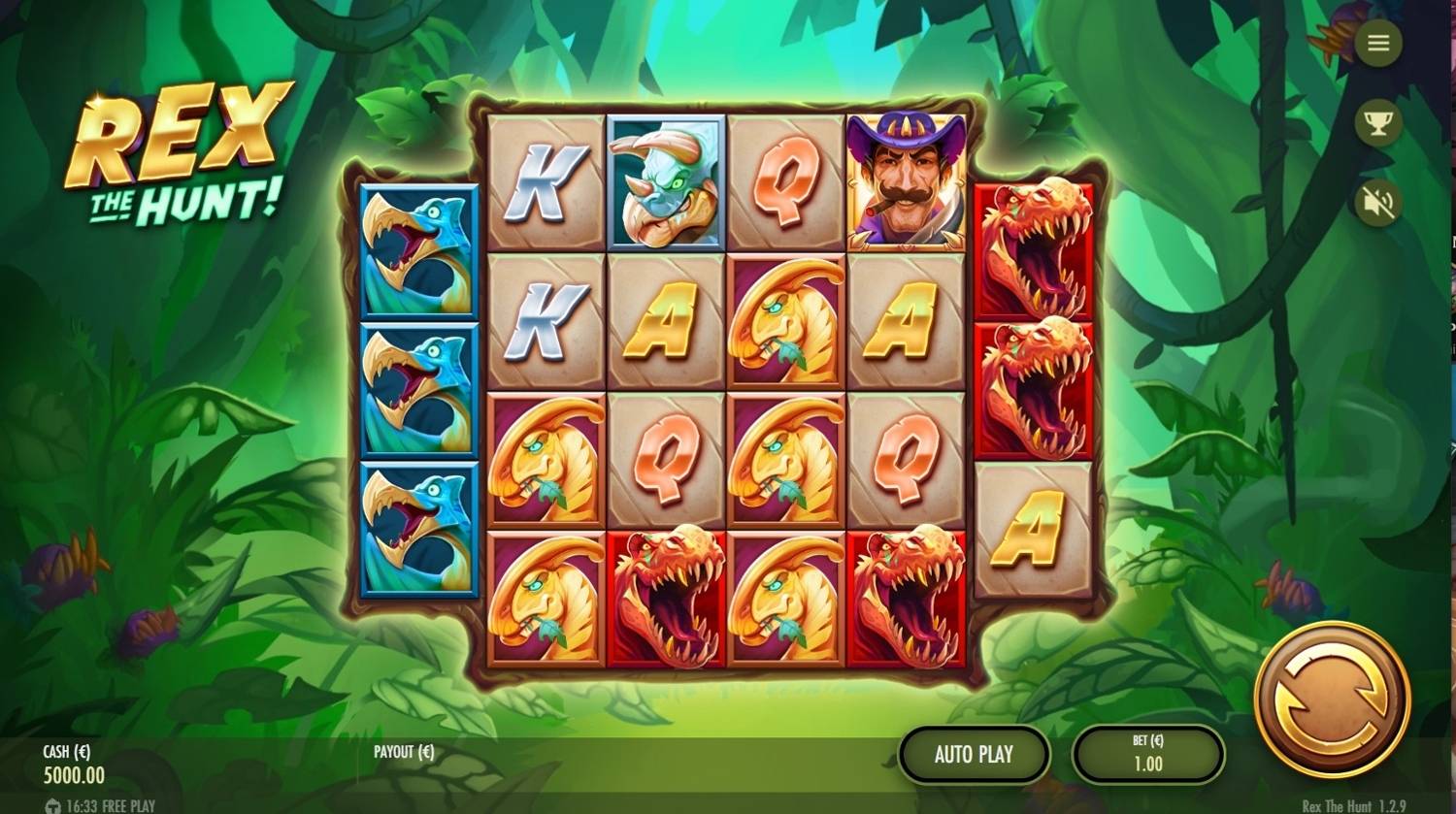Screen dimensions: 1456x814
Task: Open the hamburger game menu
Action: (x=1379, y=43)
